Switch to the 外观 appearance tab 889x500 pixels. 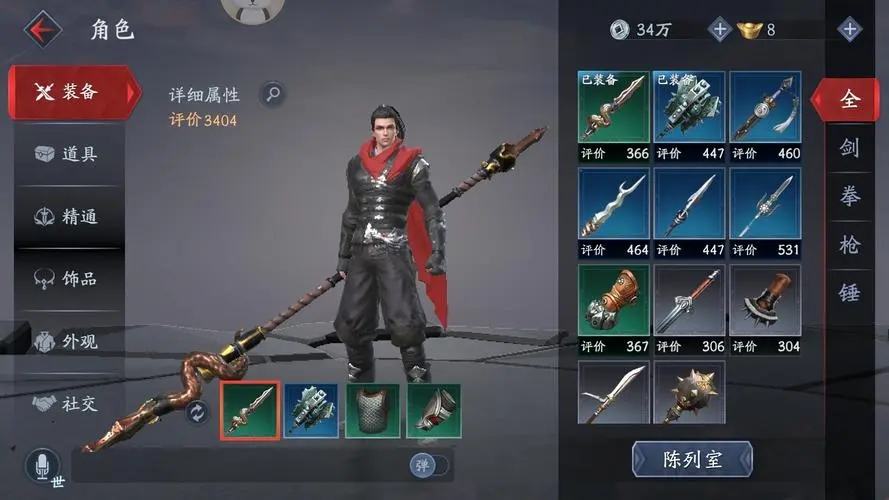click(68, 341)
